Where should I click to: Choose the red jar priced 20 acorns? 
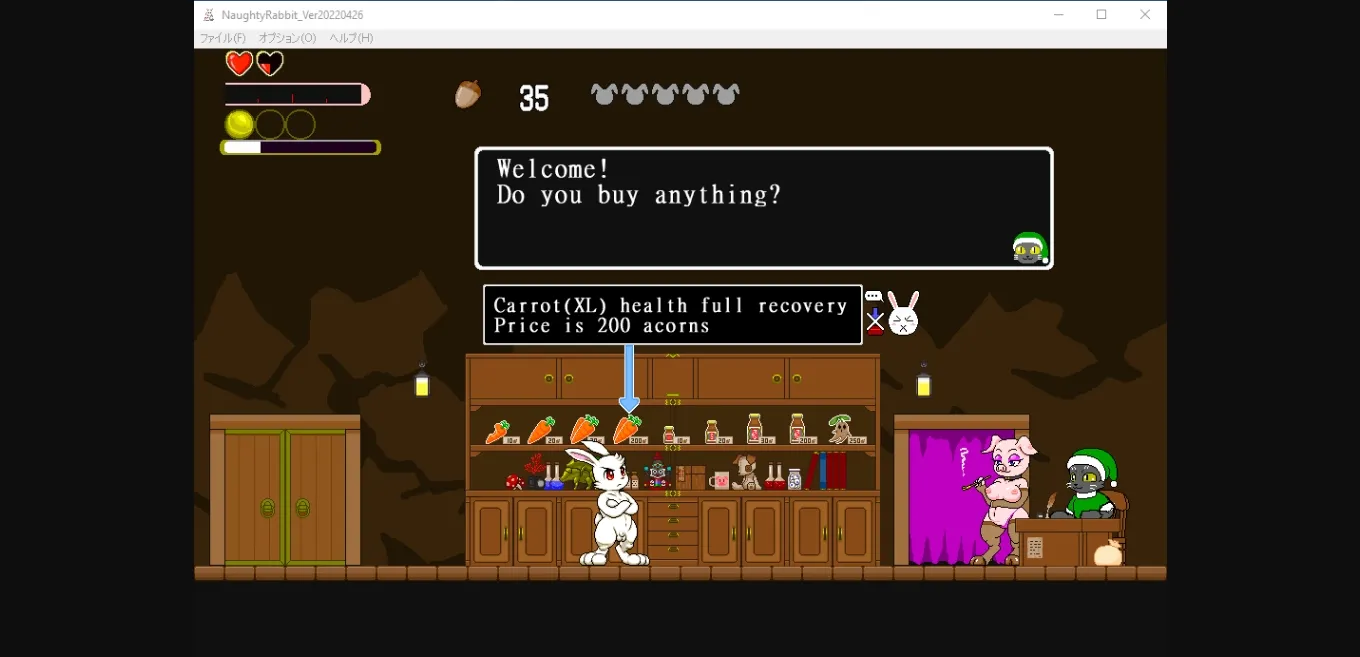pyautogui.click(x=711, y=431)
